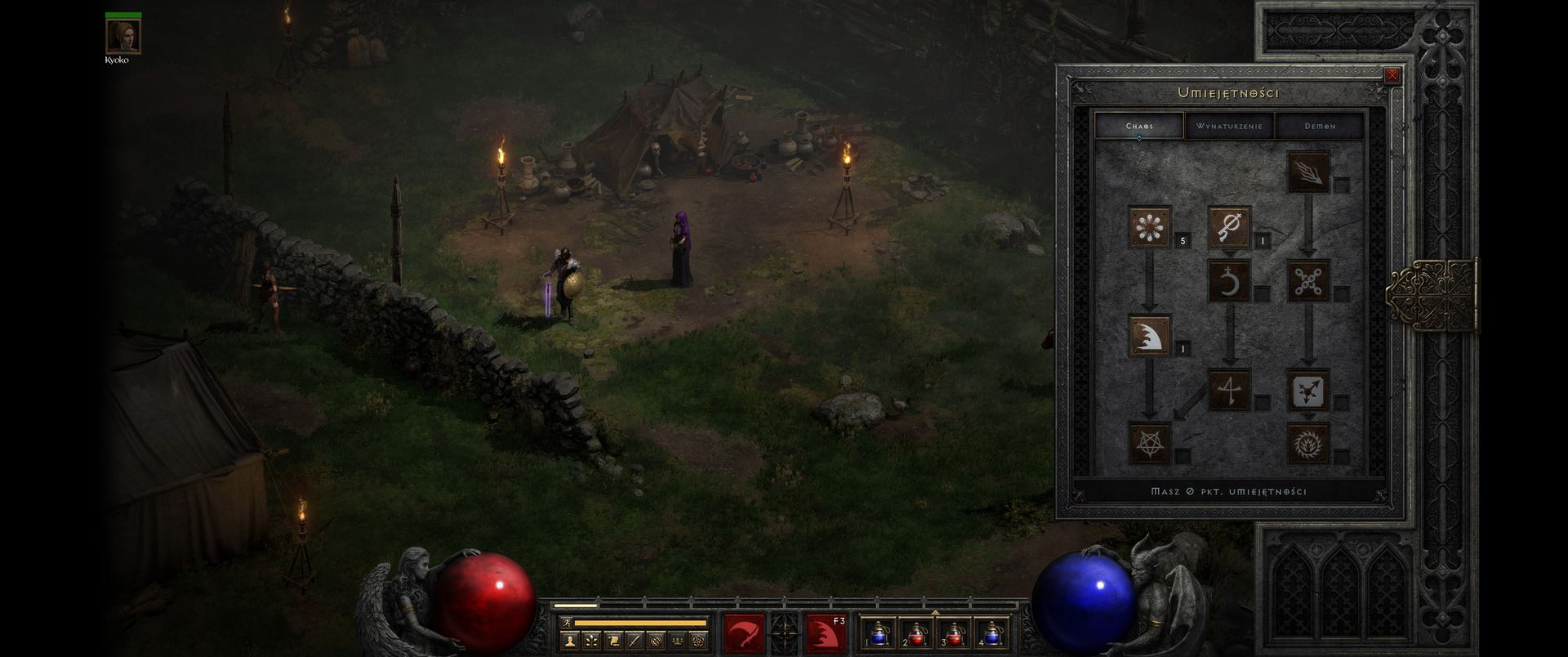1568x657 pixels.
Task: Select the Demon skill tab
Action: 1320,126
